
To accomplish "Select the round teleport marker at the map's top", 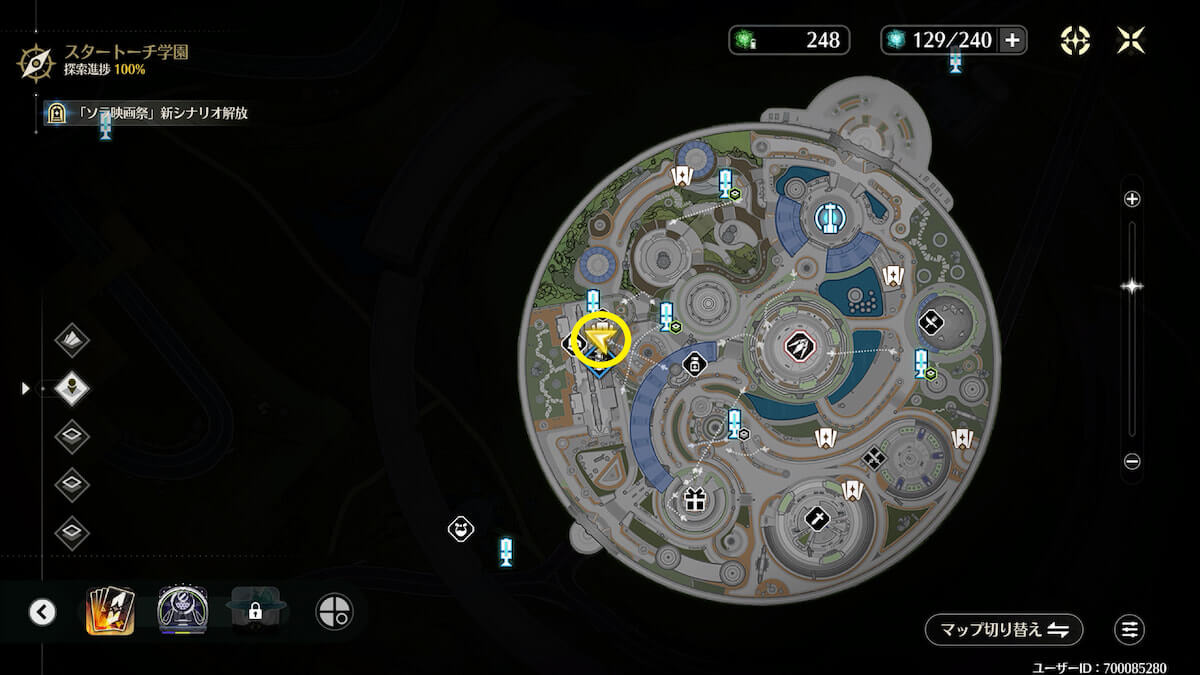I will (x=826, y=216).
